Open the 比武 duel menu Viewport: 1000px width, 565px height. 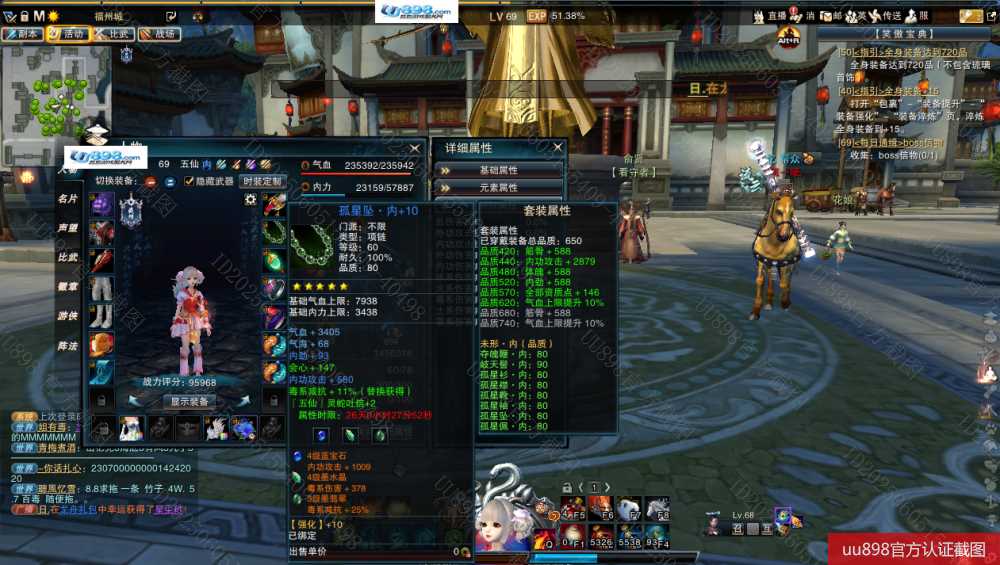pyautogui.click(x=113, y=33)
